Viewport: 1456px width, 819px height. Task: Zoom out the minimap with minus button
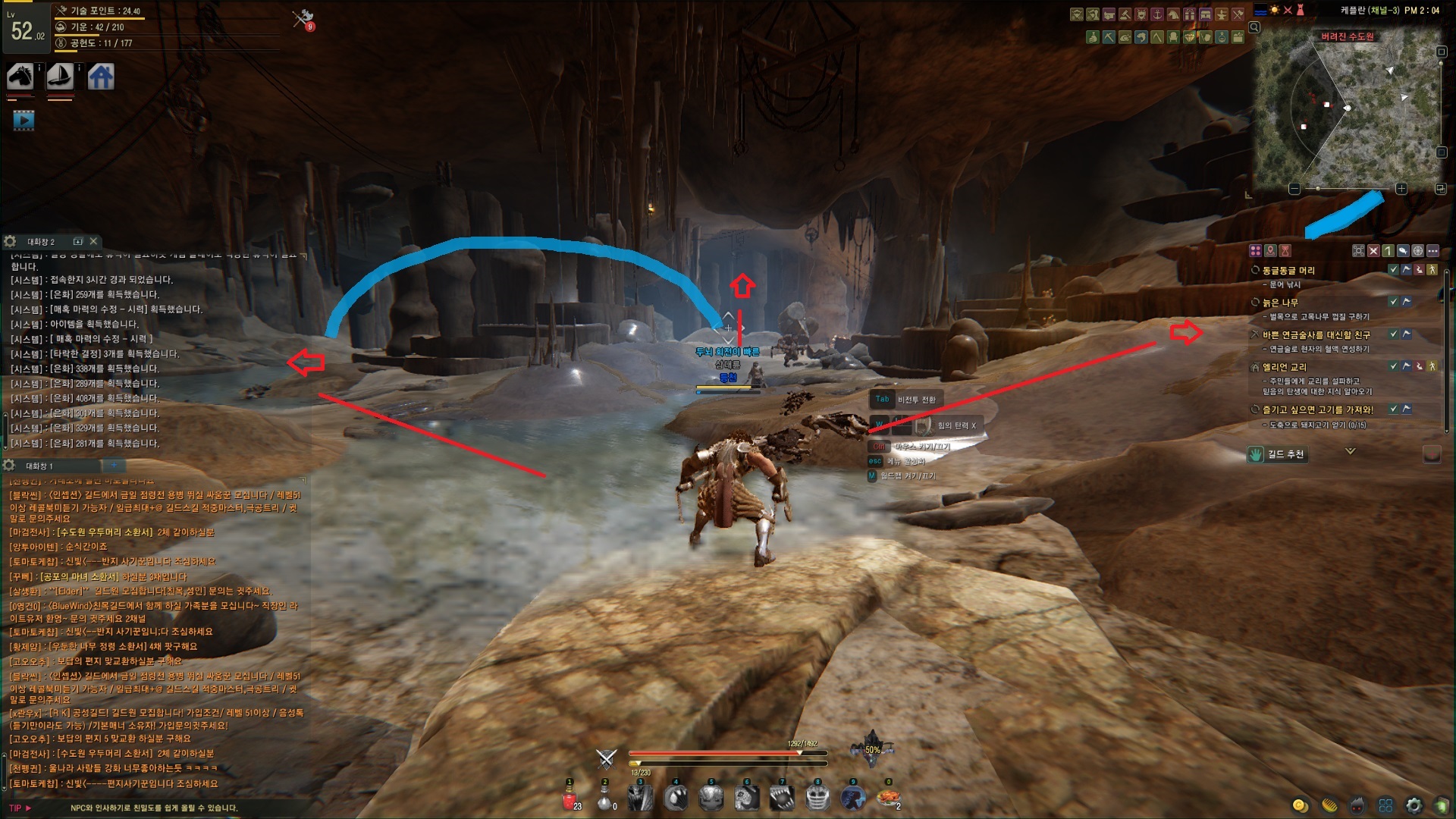(x=1294, y=189)
